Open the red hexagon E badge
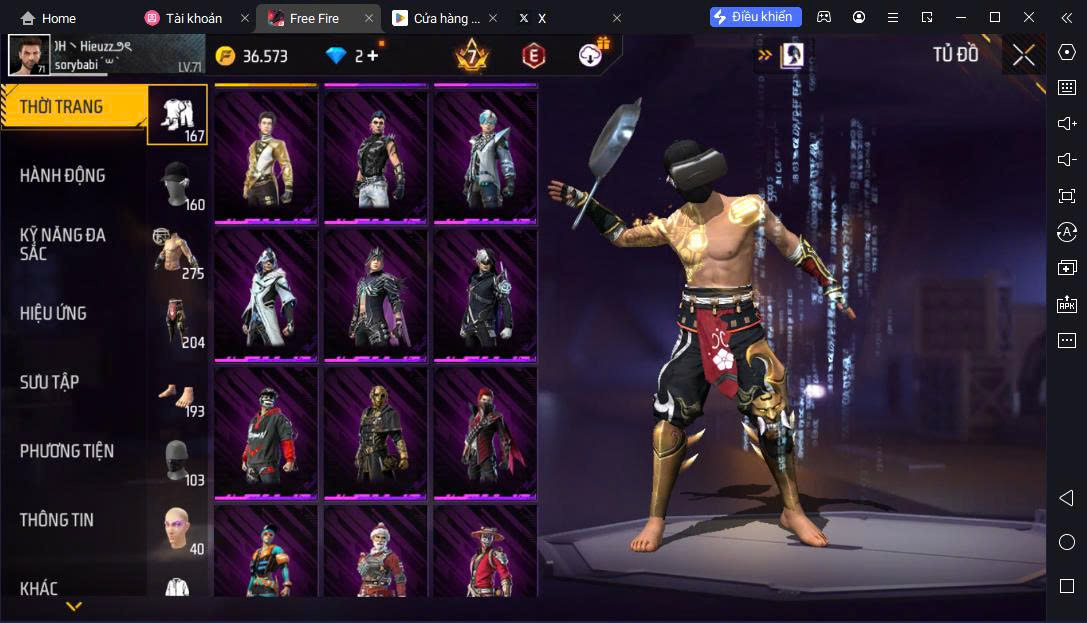The height and width of the screenshot is (623, 1087). pos(534,56)
